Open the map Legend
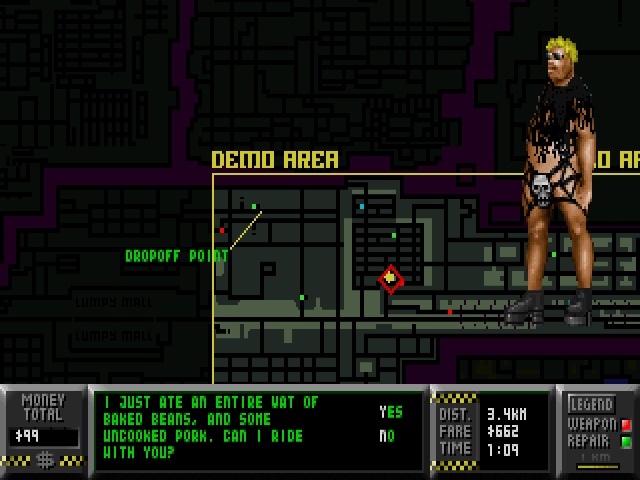Viewport: 640px width, 480px height. tap(591, 405)
